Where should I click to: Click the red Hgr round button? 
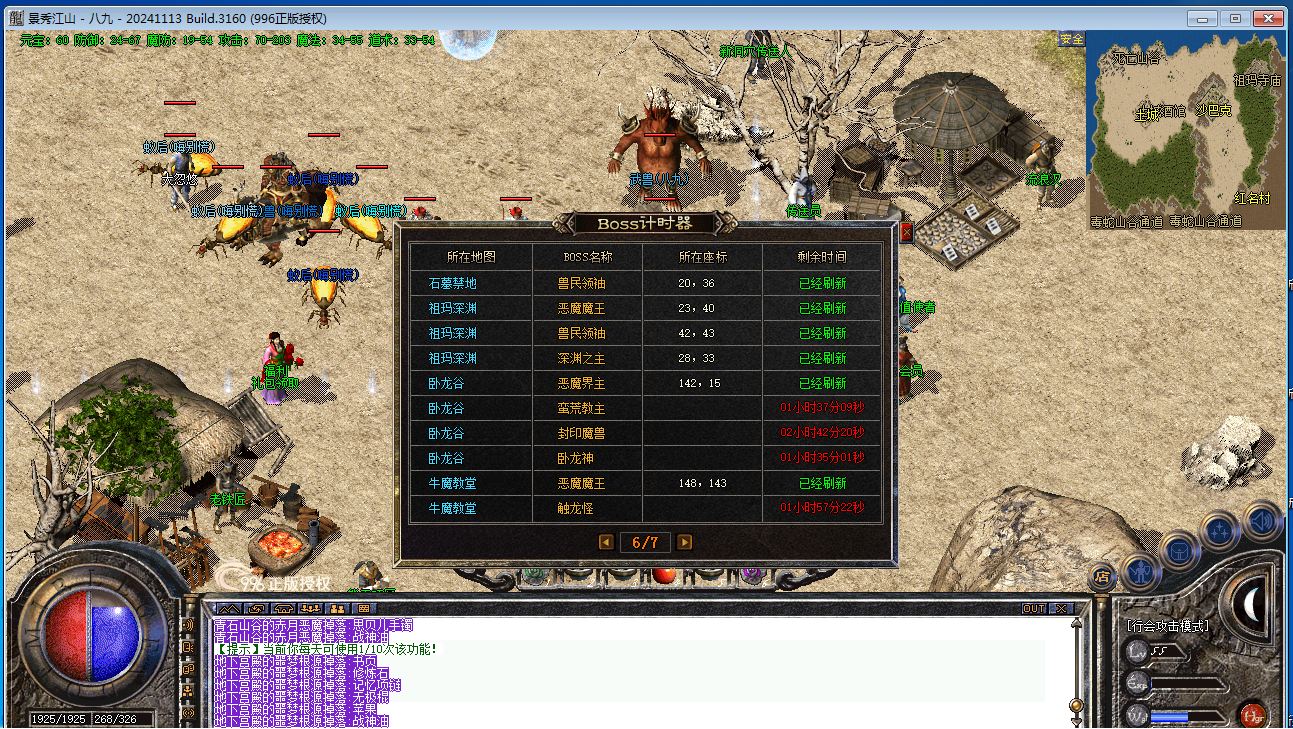[1251, 715]
